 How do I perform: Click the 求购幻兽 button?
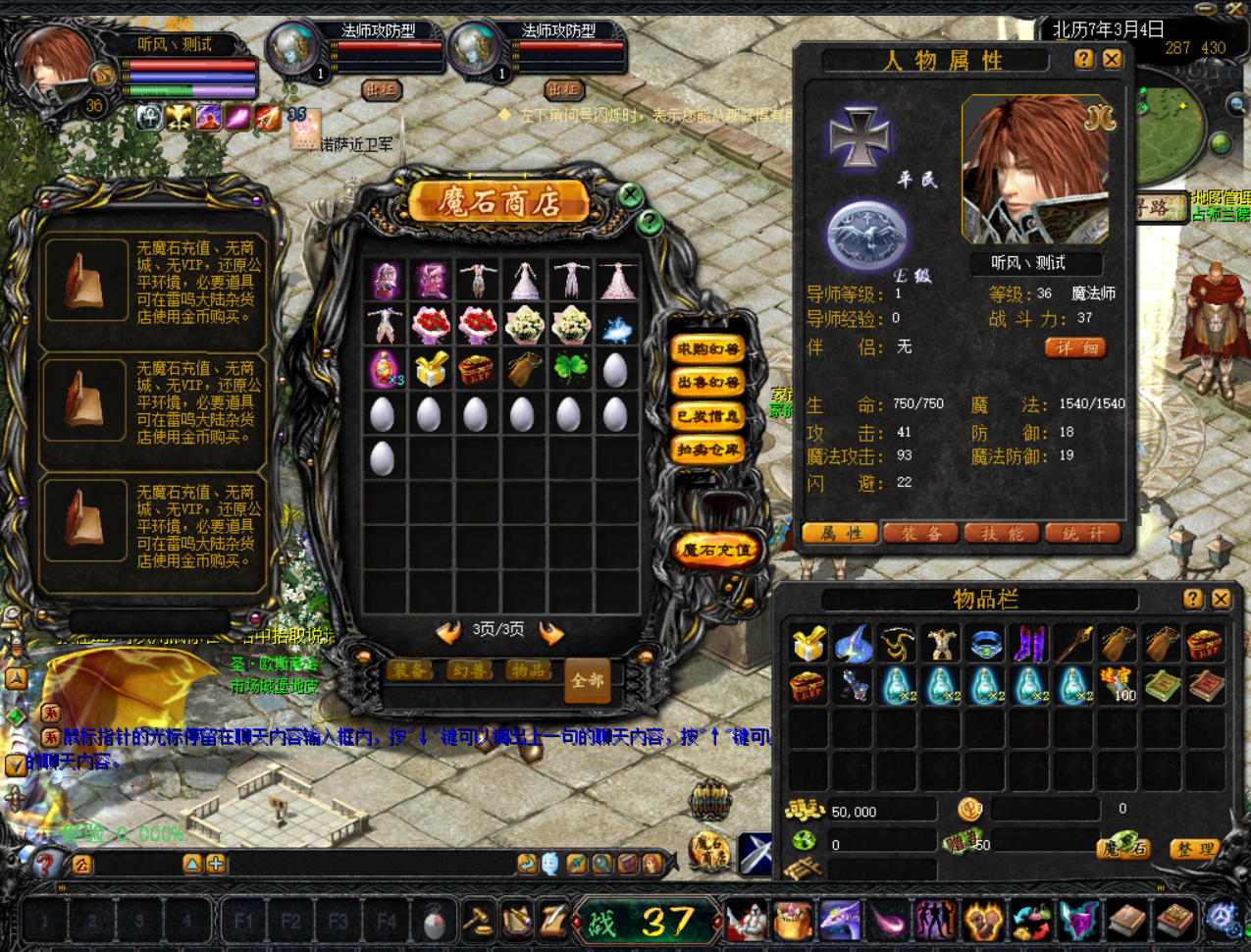click(x=707, y=349)
